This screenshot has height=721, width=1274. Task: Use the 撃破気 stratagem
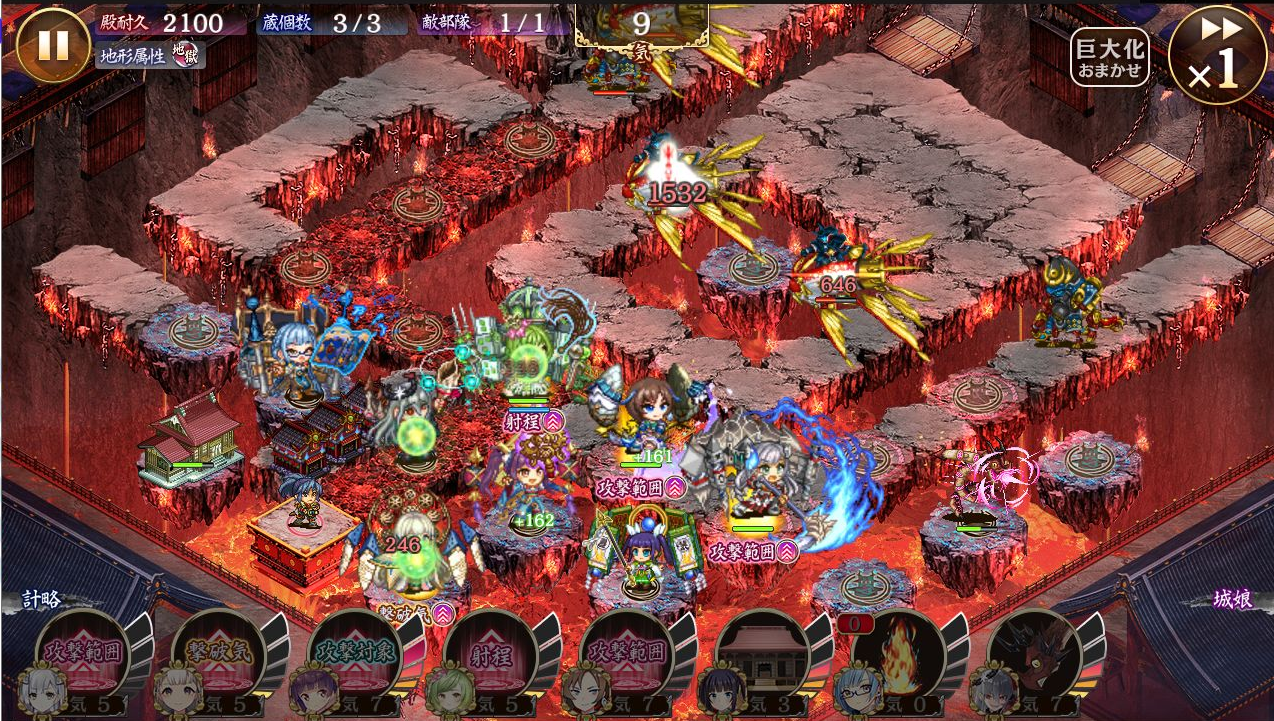point(220,653)
